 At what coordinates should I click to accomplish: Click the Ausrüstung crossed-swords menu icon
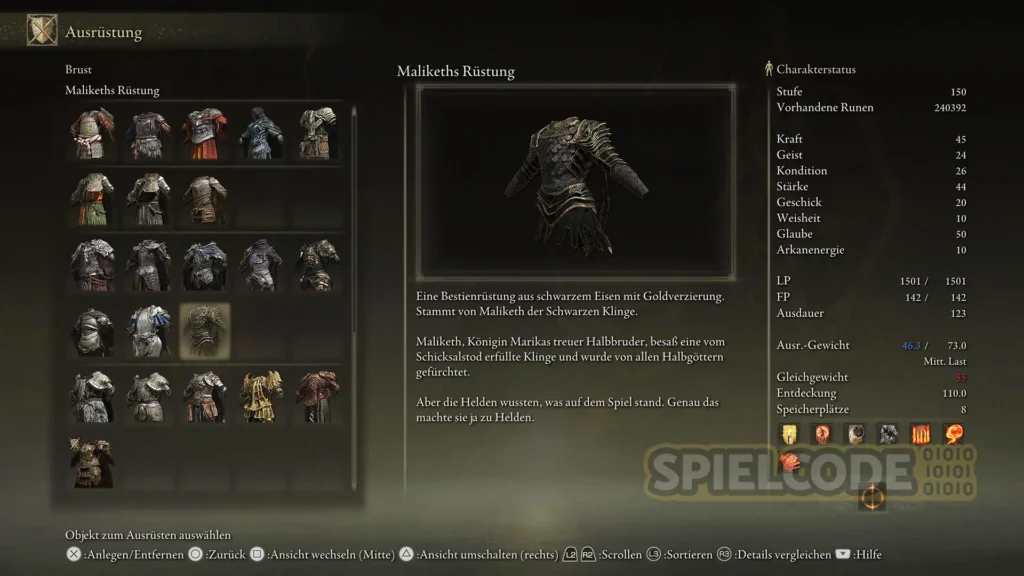41,31
